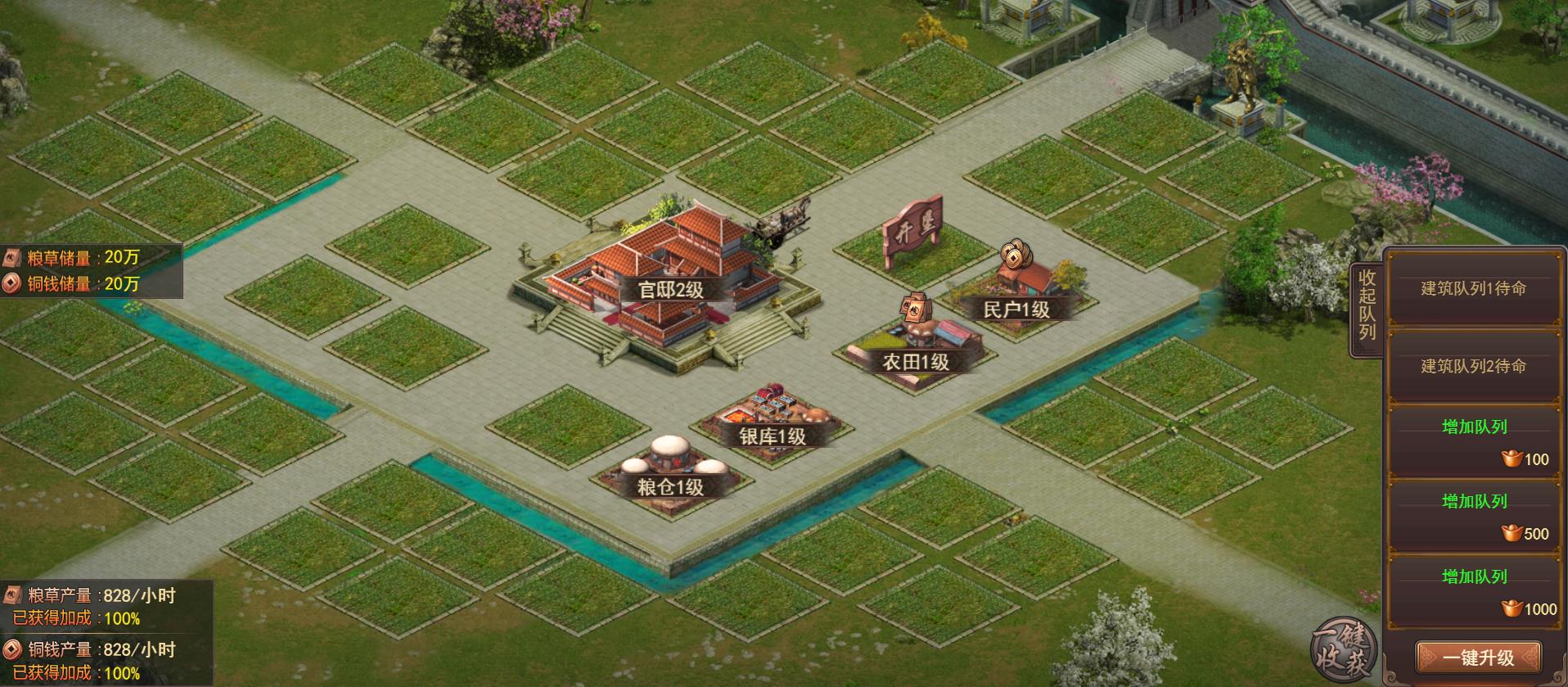Buy 增加队列 for 1000 gold

point(1474,592)
